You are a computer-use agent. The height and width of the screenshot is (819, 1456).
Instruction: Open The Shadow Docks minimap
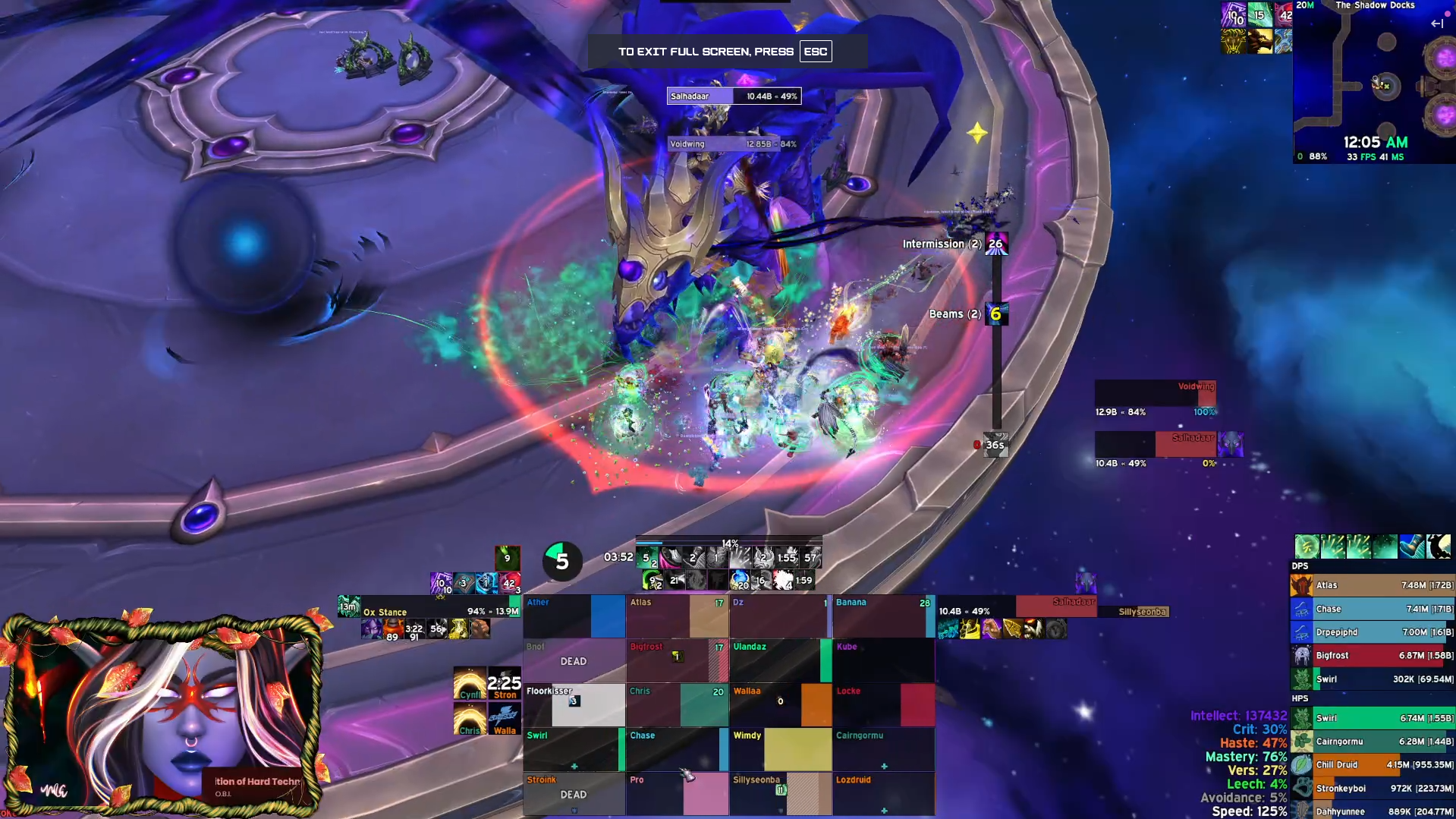point(1373,83)
